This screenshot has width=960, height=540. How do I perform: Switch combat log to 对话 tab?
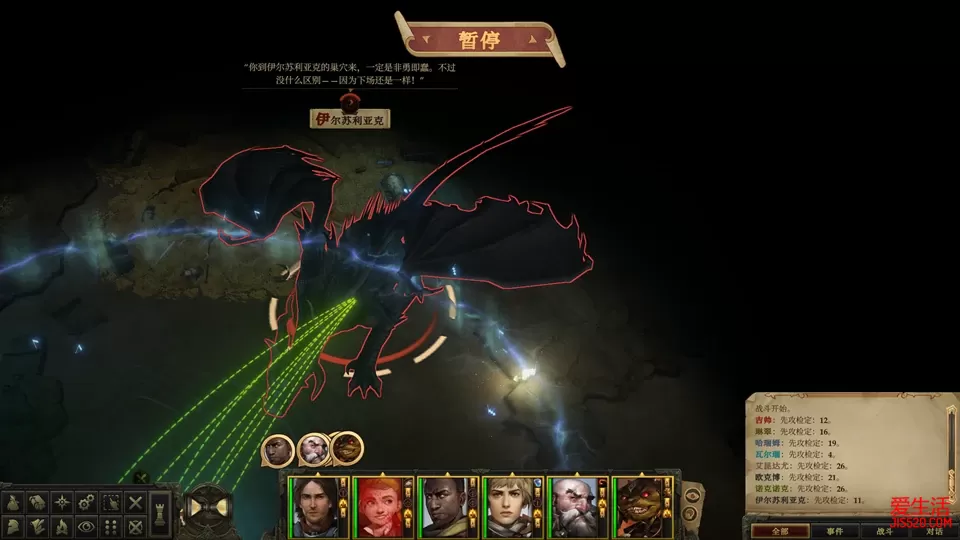pyautogui.click(x=933, y=531)
